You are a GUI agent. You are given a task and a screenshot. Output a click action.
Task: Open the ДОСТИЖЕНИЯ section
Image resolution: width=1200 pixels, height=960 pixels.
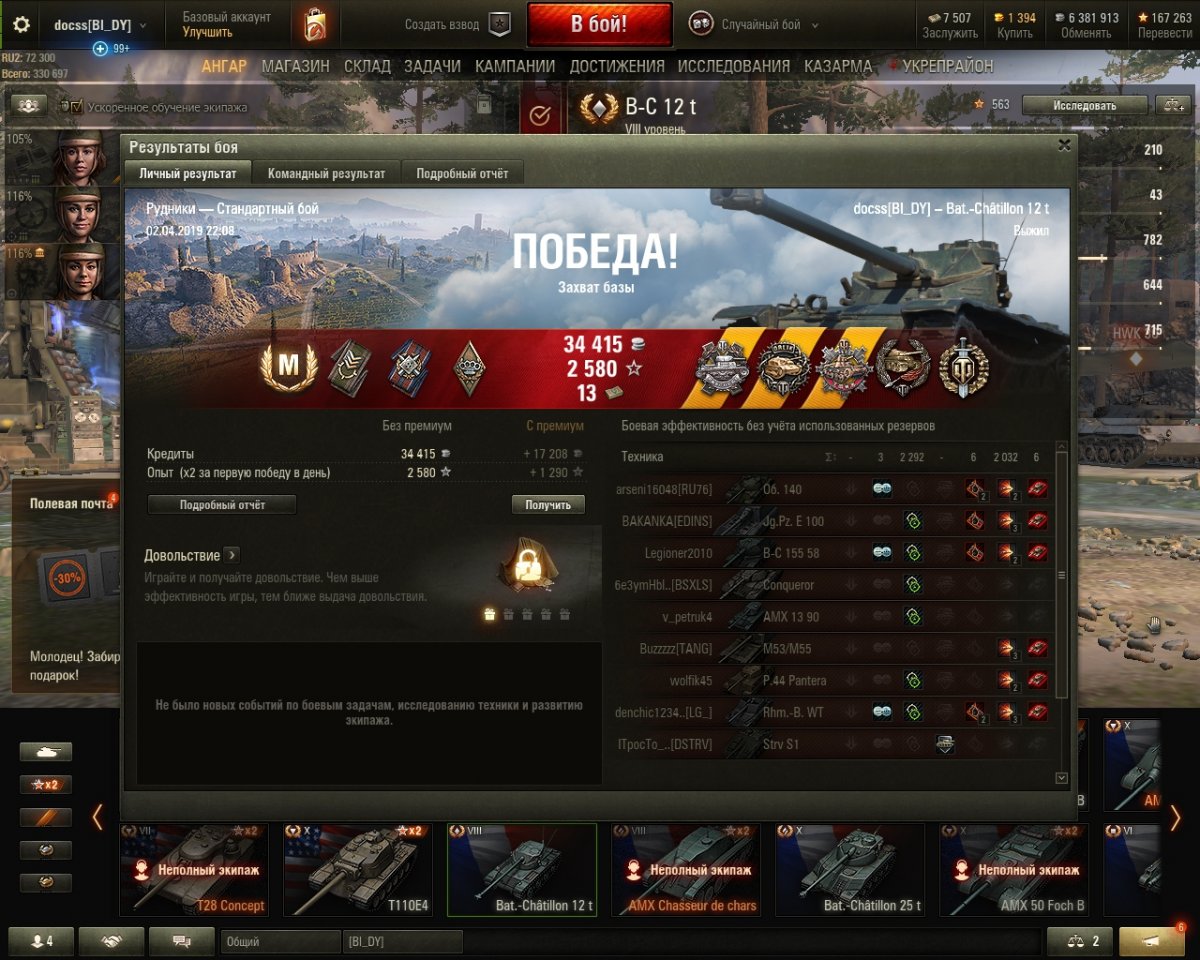pos(617,66)
